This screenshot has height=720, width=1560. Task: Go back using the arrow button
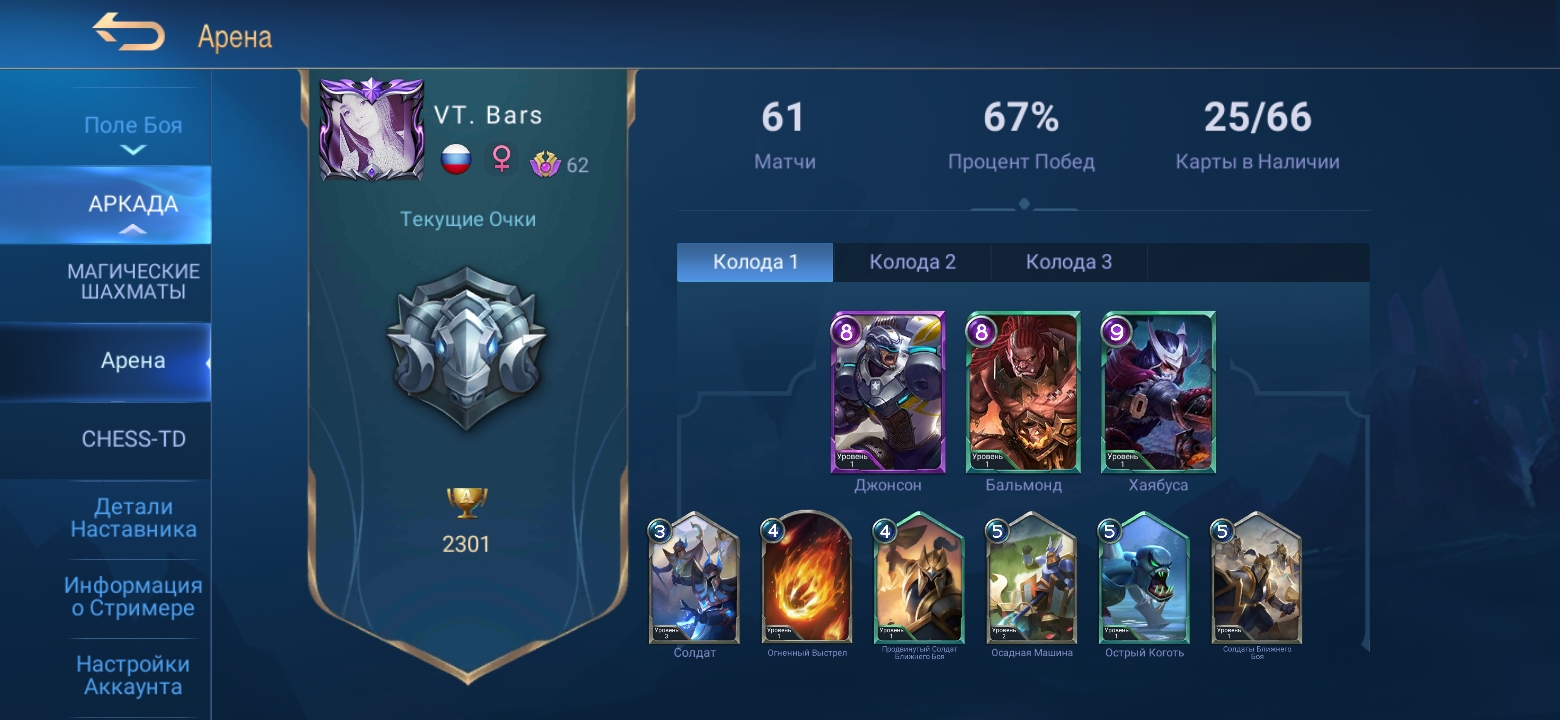click(x=128, y=33)
